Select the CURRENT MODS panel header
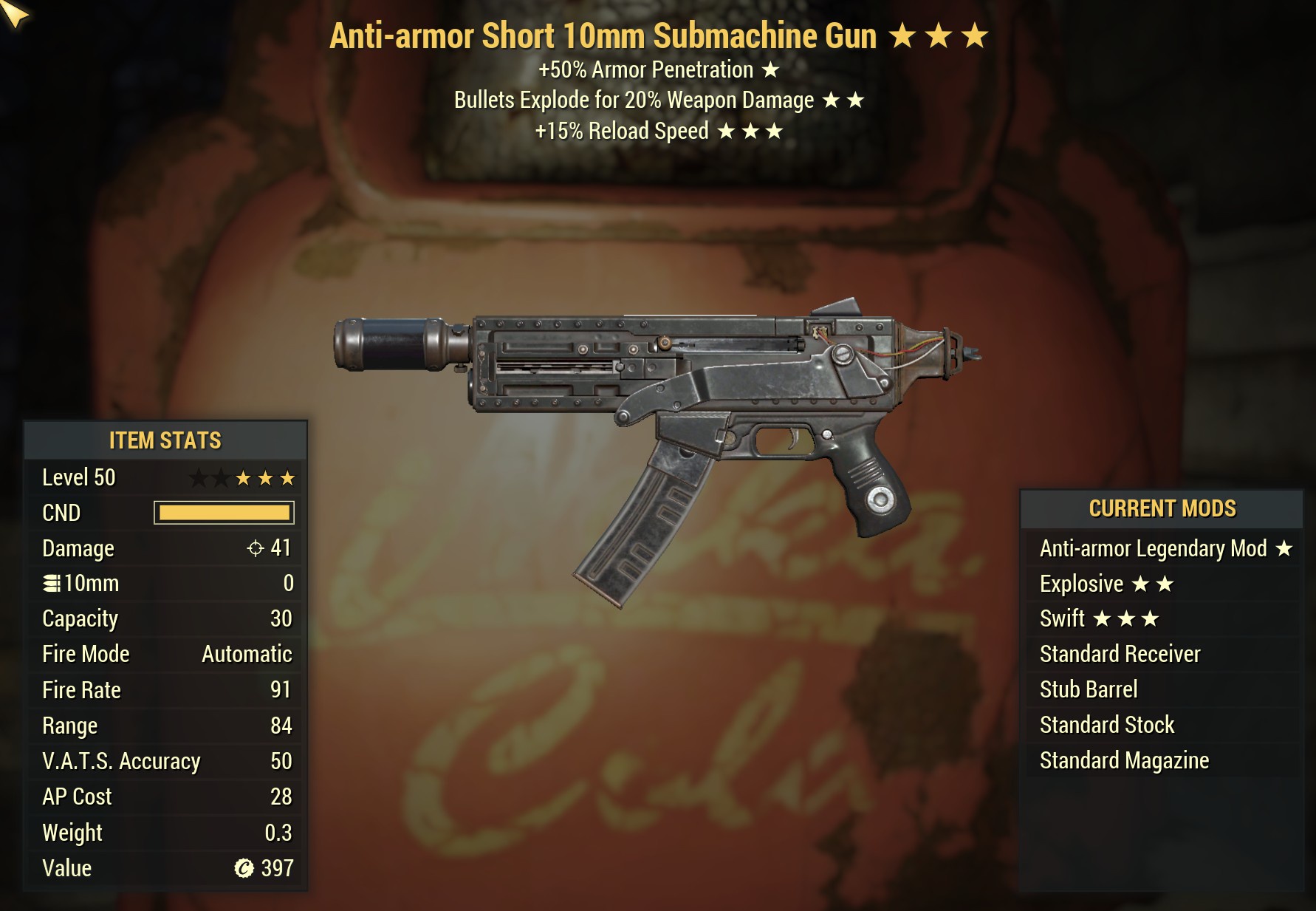Screen dimensions: 1316x911 click(1162, 508)
